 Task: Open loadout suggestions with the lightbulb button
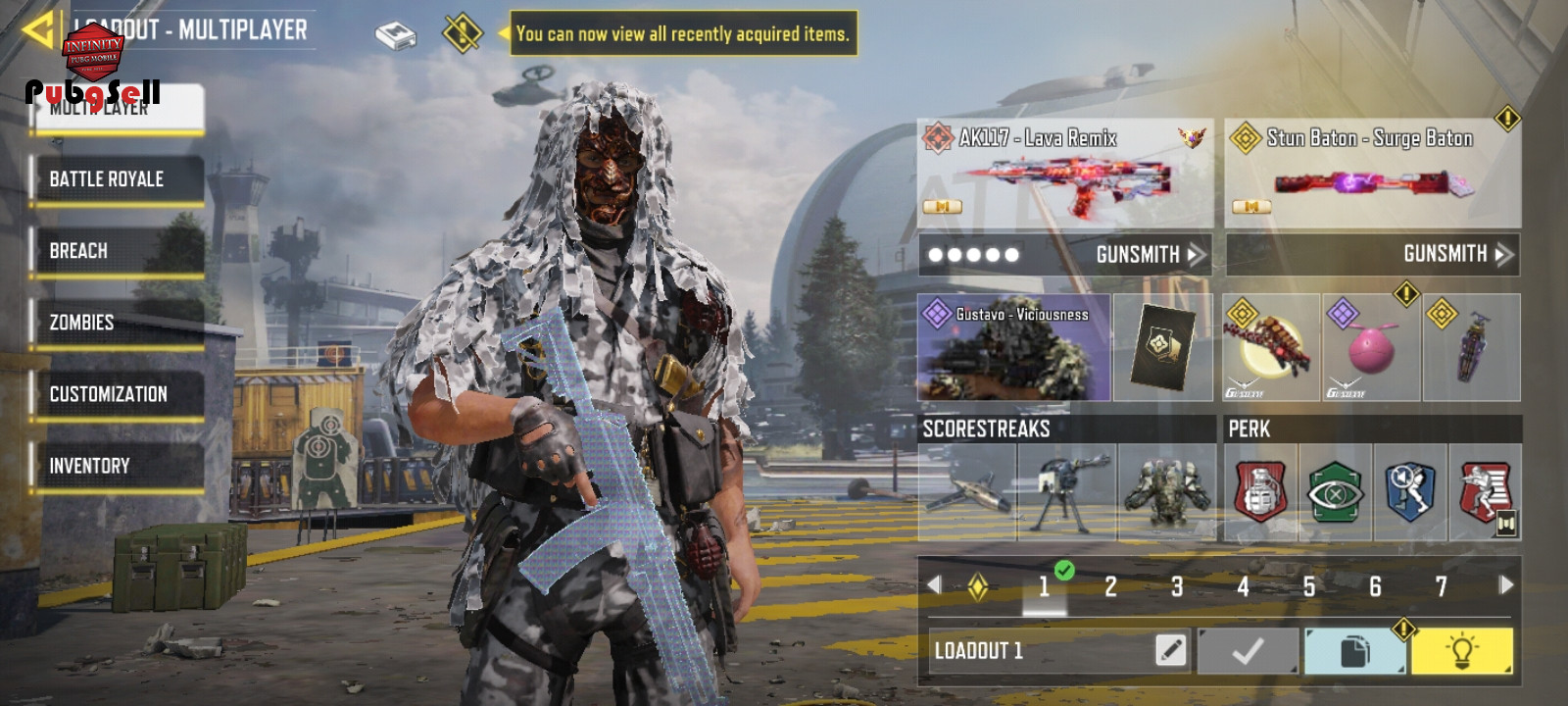[x=1461, y=651]
